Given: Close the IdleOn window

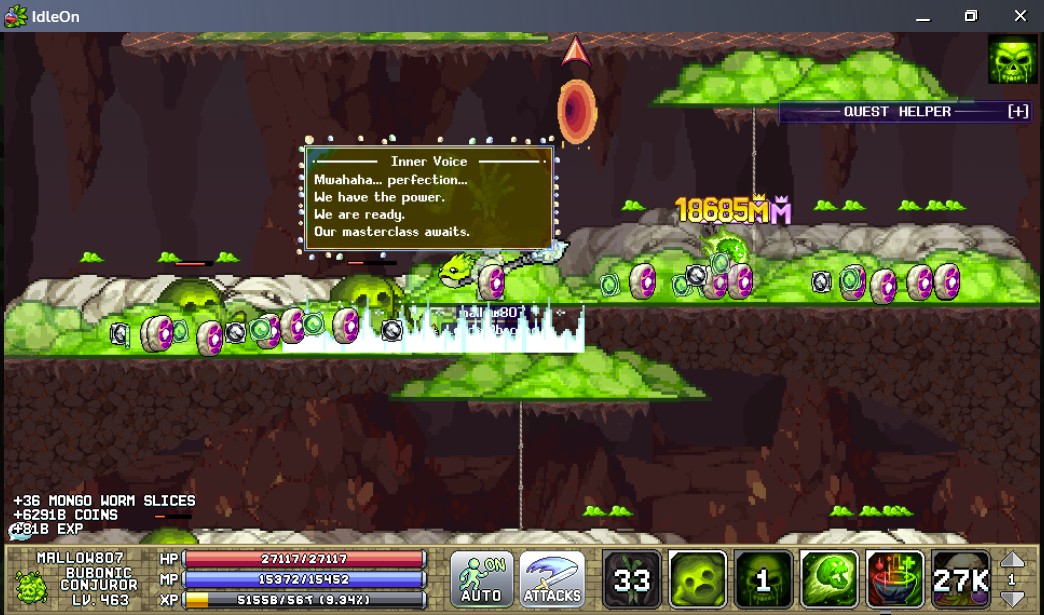Looking at the screenshot, I should tap(1019, 16).
